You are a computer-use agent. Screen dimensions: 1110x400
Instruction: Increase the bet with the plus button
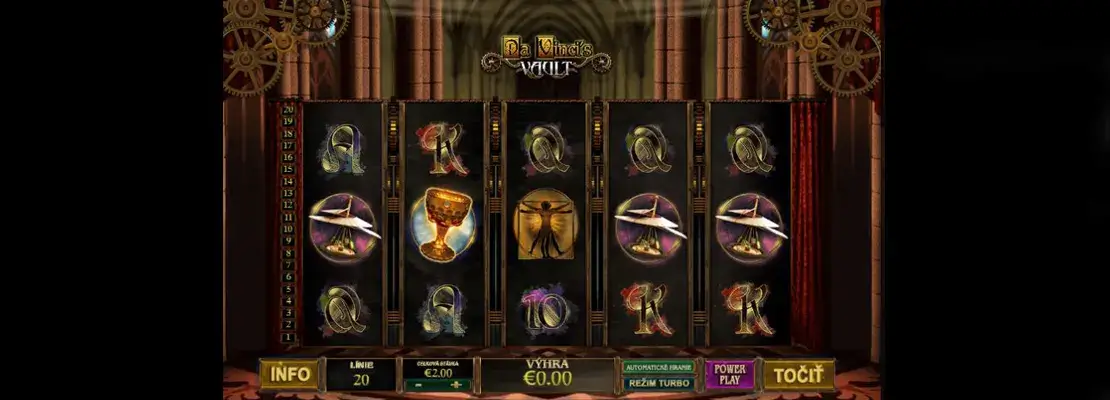pyautogui.click(x=456, y=384)
